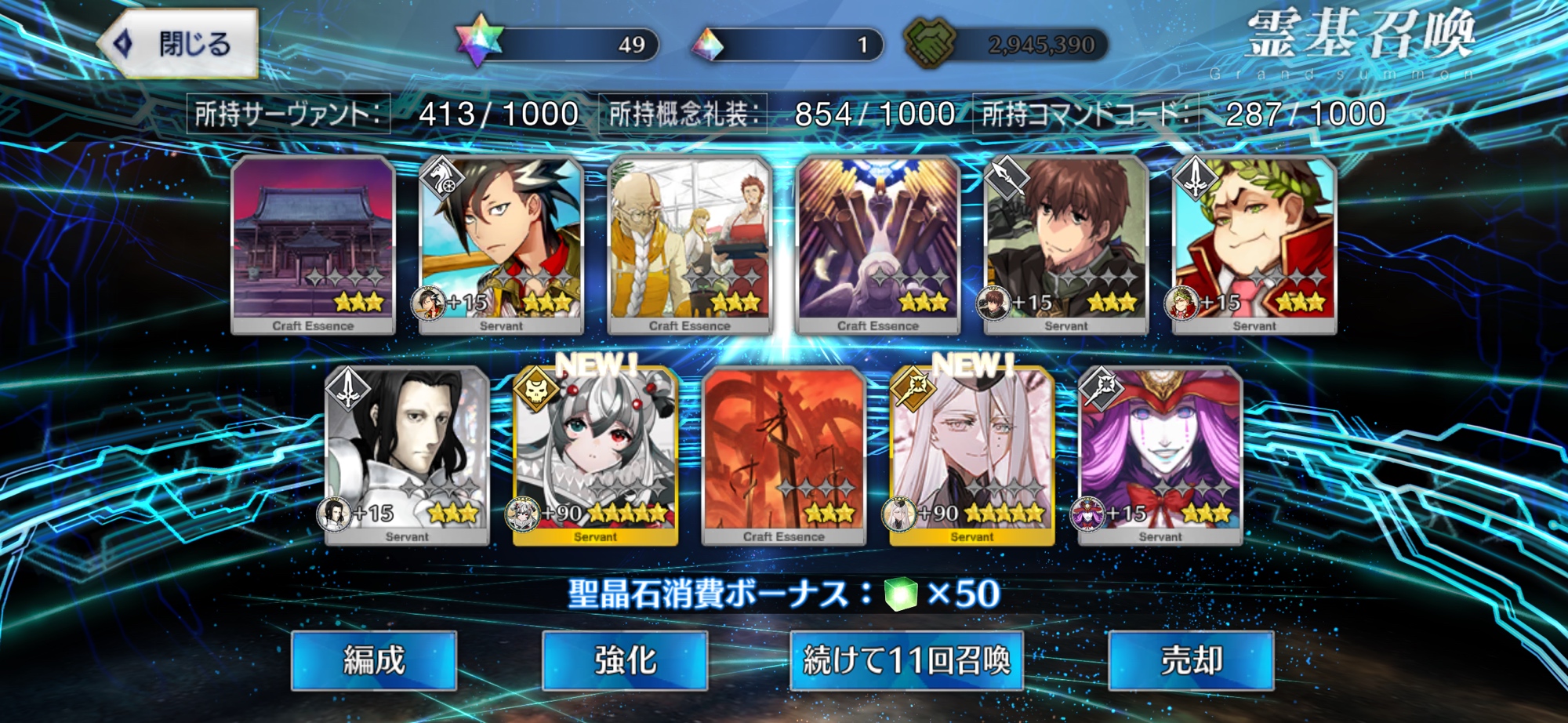Select the laurel-wreathed Saber servant card

pos(1254,245)
